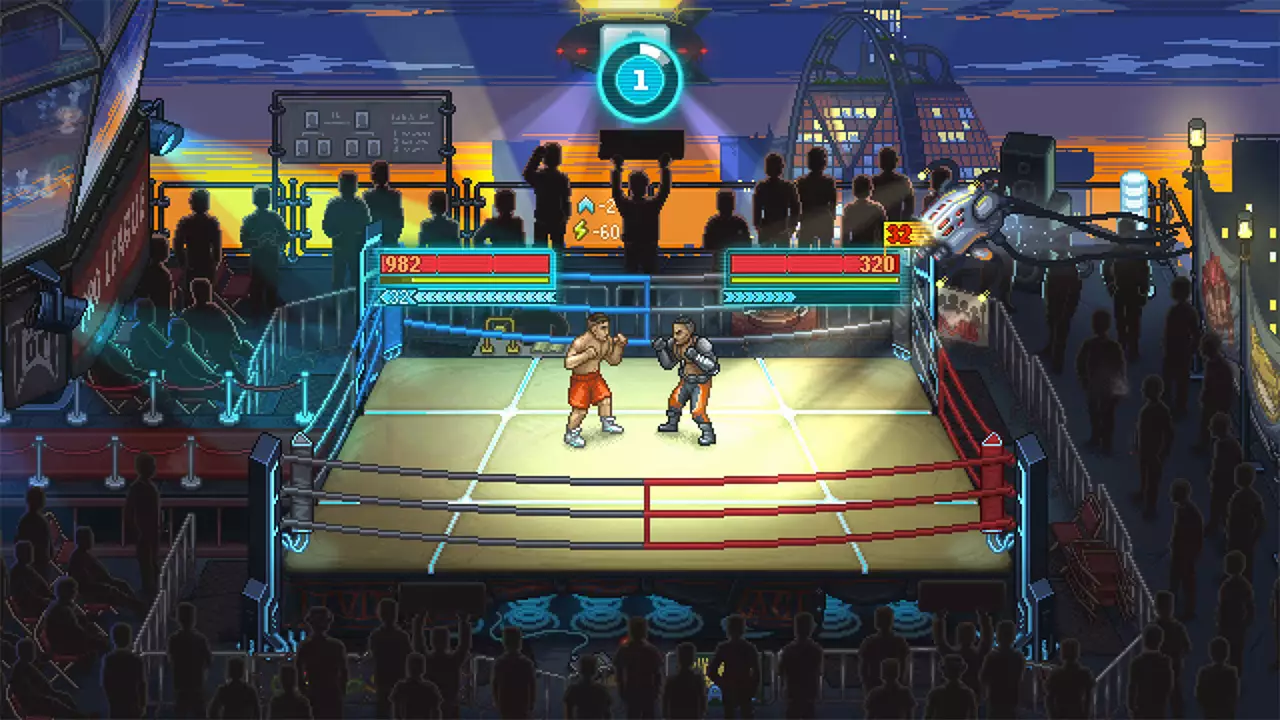Image resolution: width=1280 pixels, height=720 pixels.
Task: Click the yellow stamina bar under the left health bar
Action: point(465,282)
